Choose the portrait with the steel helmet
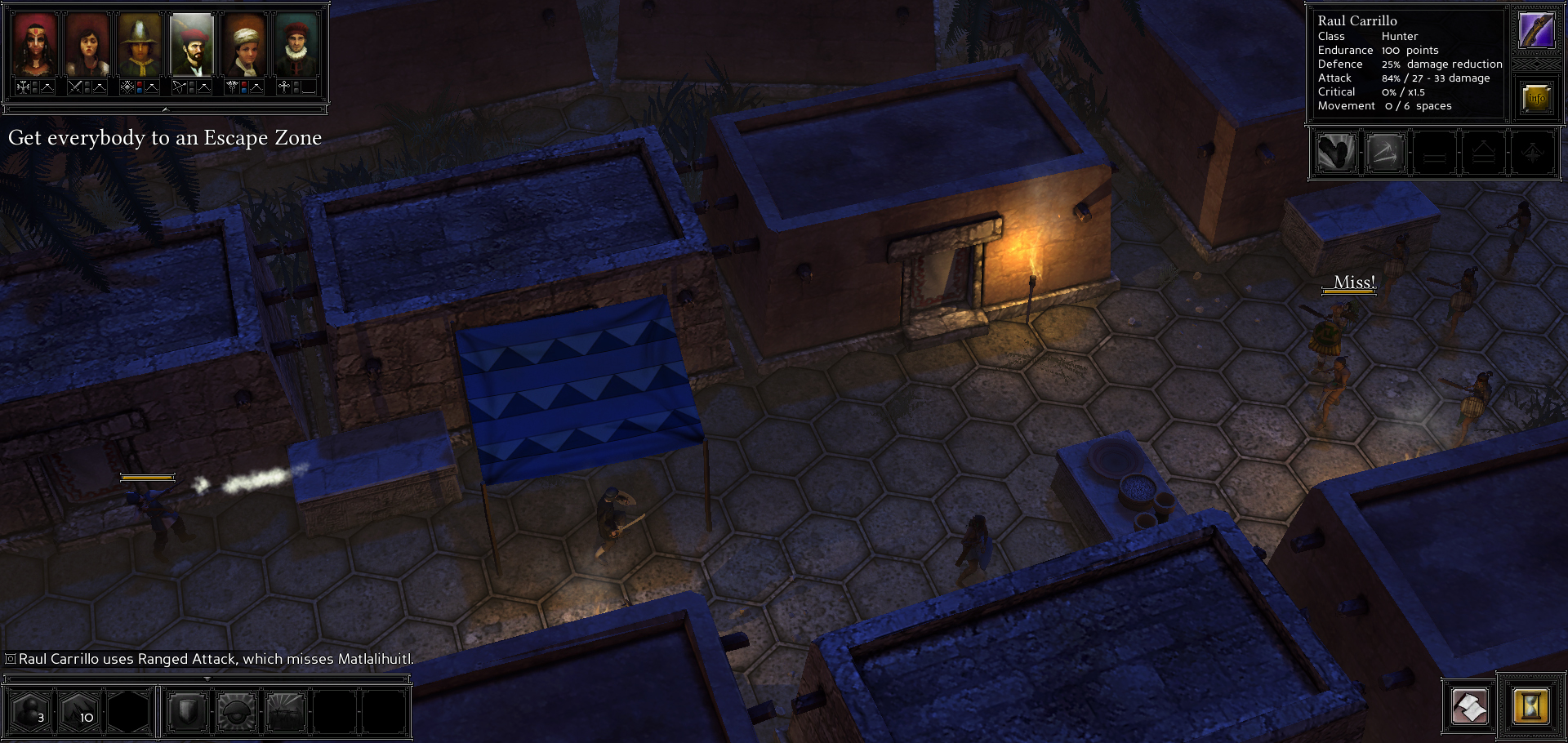This screenshot has height=743, width=1568. [140, 46]
